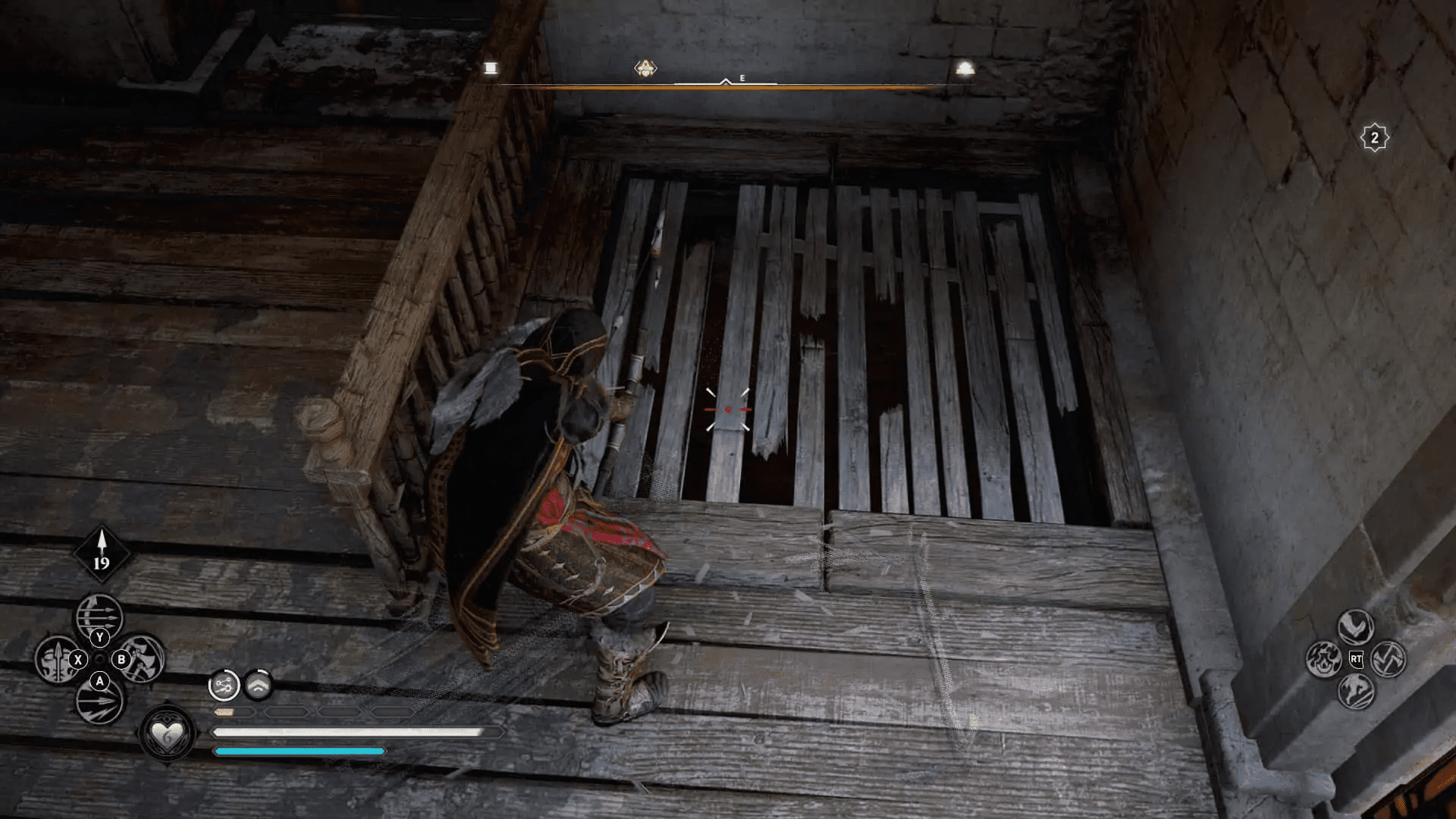Click the chevron buff icon beside the bow icon

(x=259, y=685)
